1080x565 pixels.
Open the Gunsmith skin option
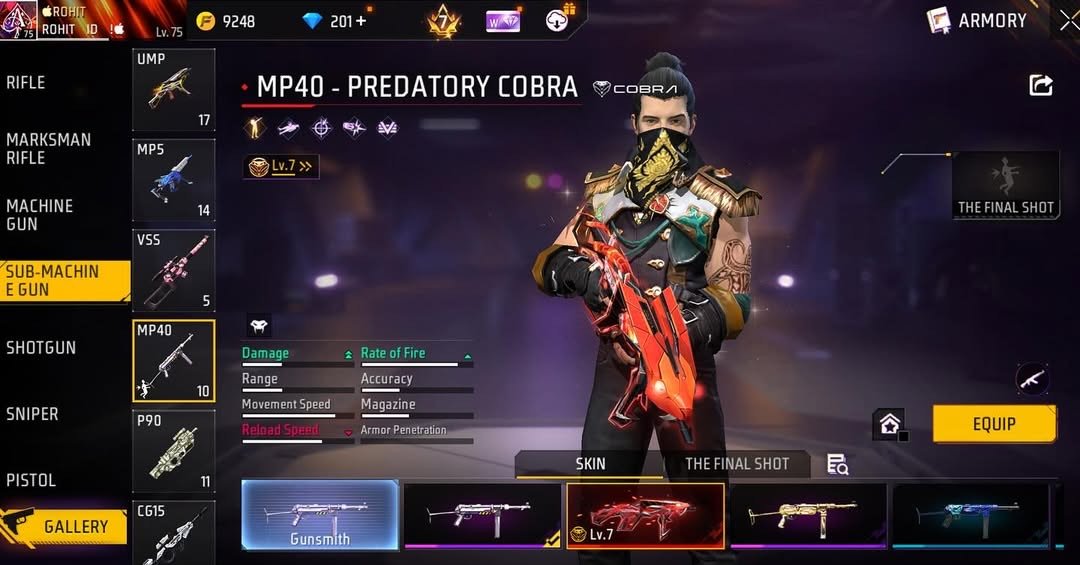(320, 515)
